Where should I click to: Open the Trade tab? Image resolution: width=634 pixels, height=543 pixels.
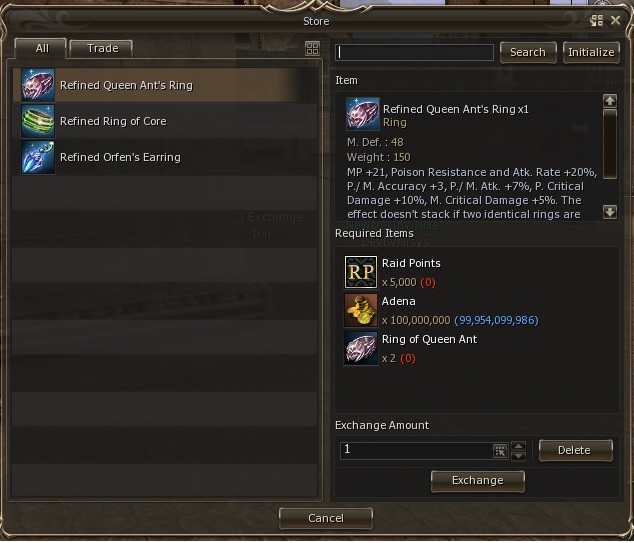pos(102,48)
